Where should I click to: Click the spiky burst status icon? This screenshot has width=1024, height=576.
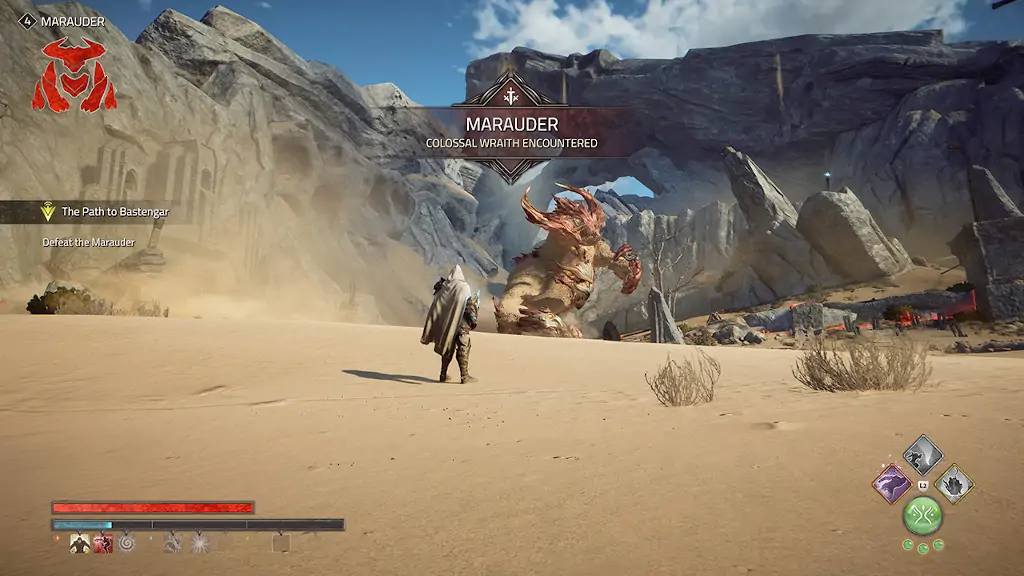tap(199, 543)
